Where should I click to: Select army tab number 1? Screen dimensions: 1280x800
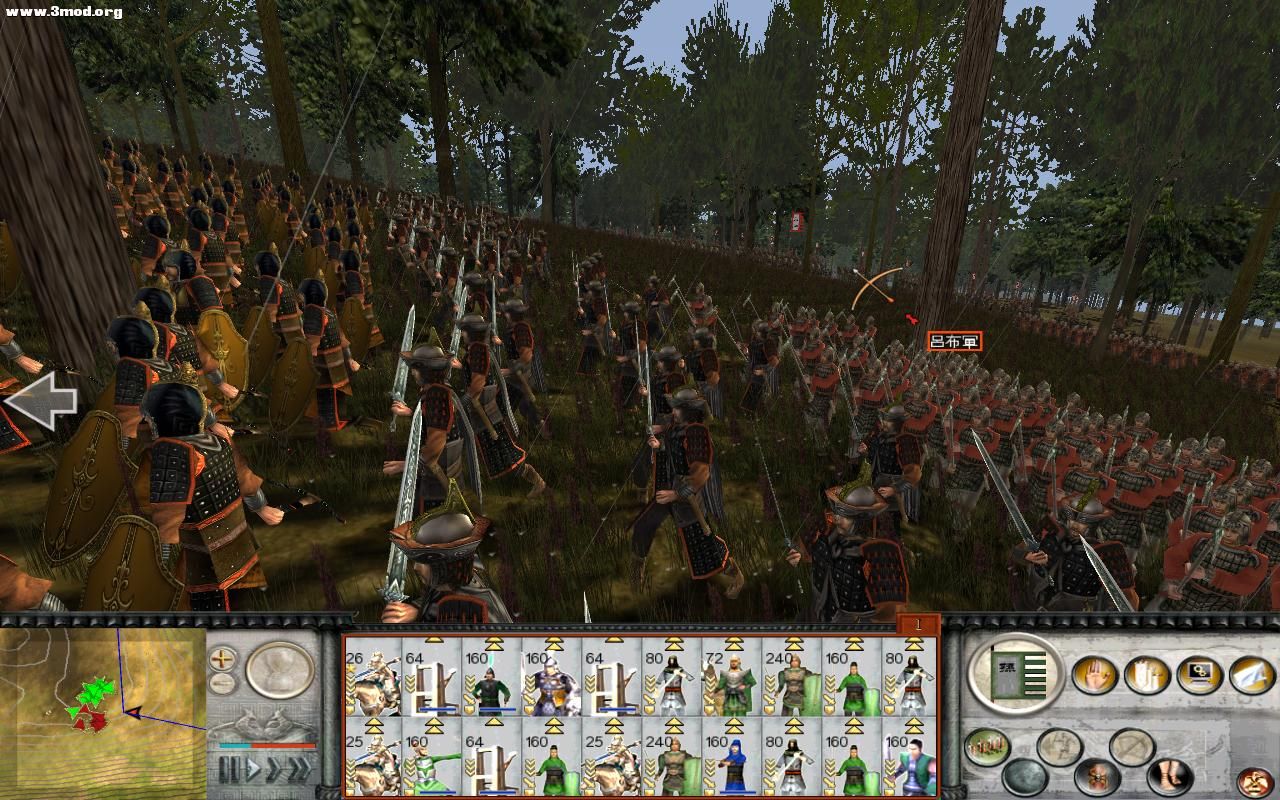tap(917, 626)
